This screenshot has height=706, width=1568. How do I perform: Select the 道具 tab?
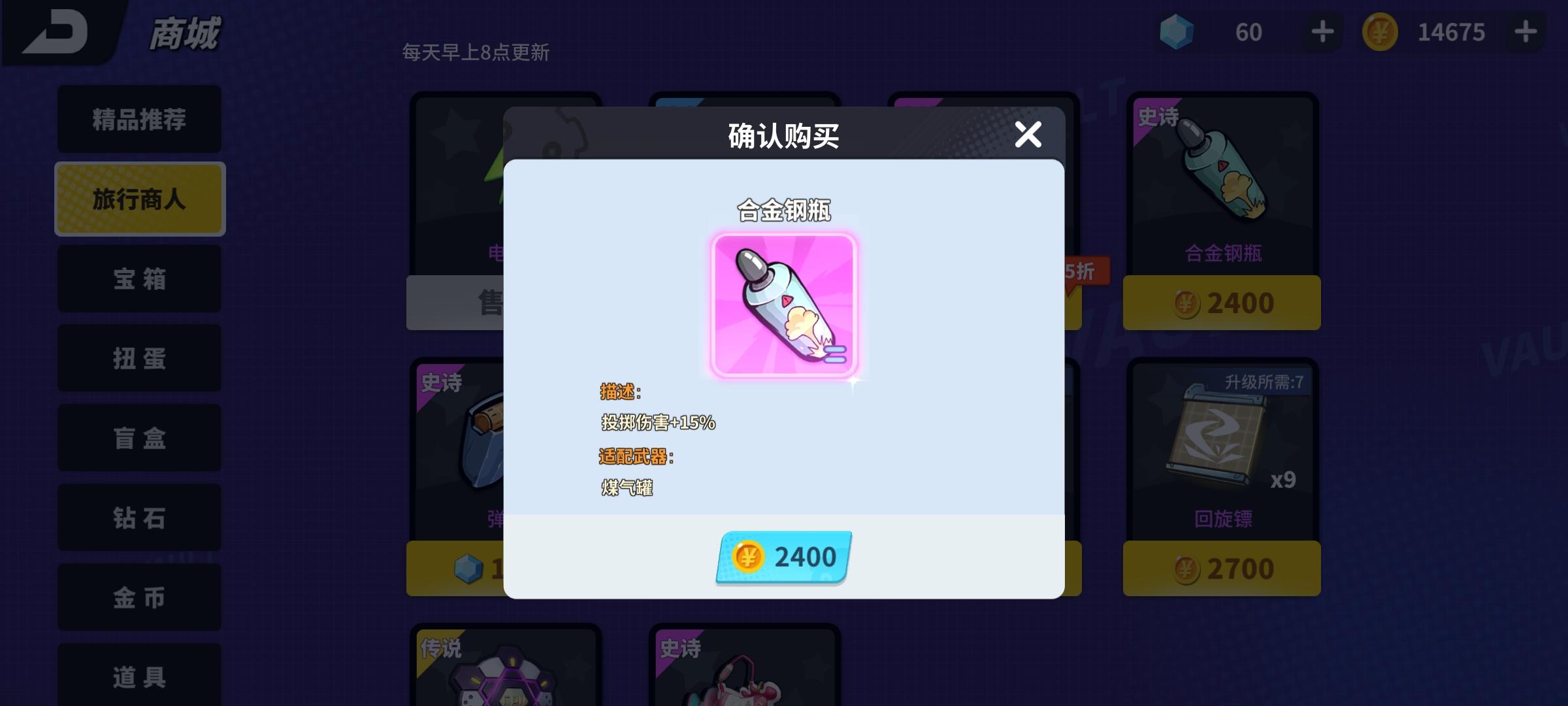pos(139,675)
